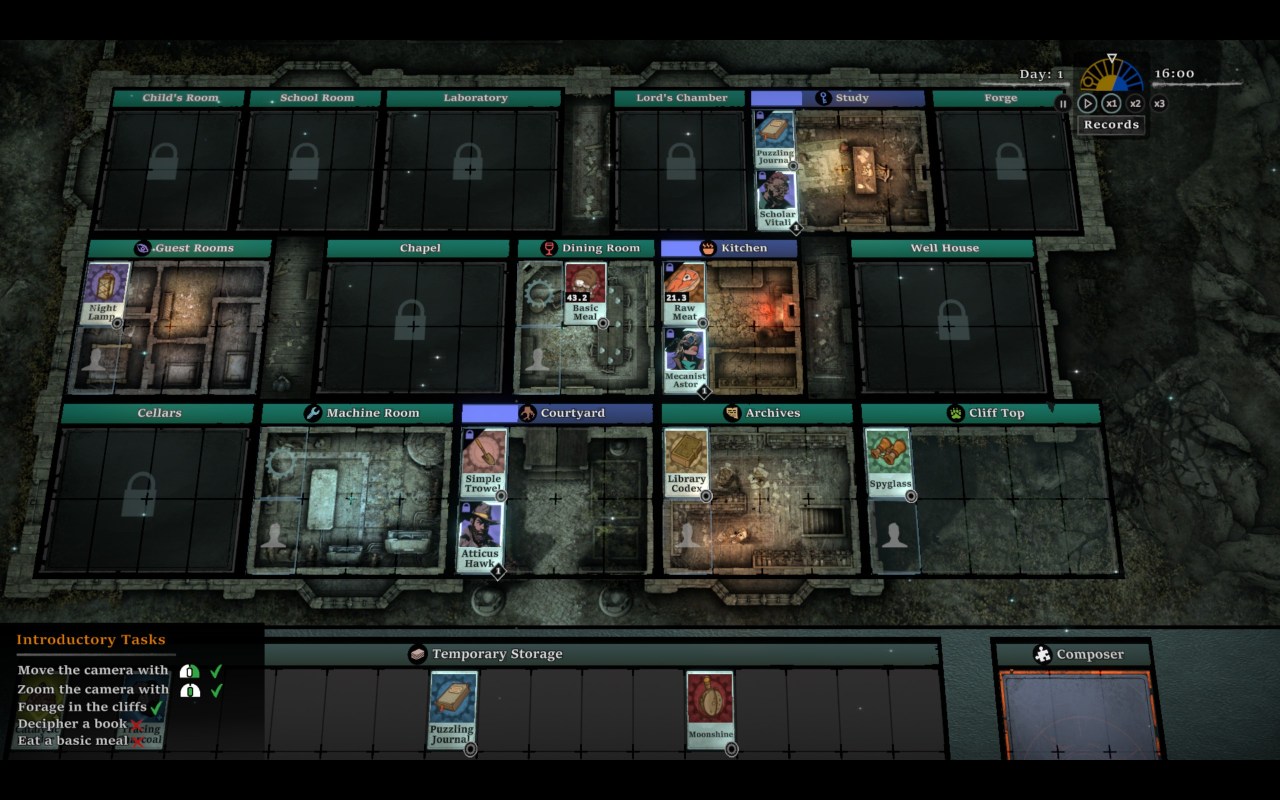The height and width of the screenshot is (800, 1280).
Task: Enable x2 game speed
Action: [1135, 103]
